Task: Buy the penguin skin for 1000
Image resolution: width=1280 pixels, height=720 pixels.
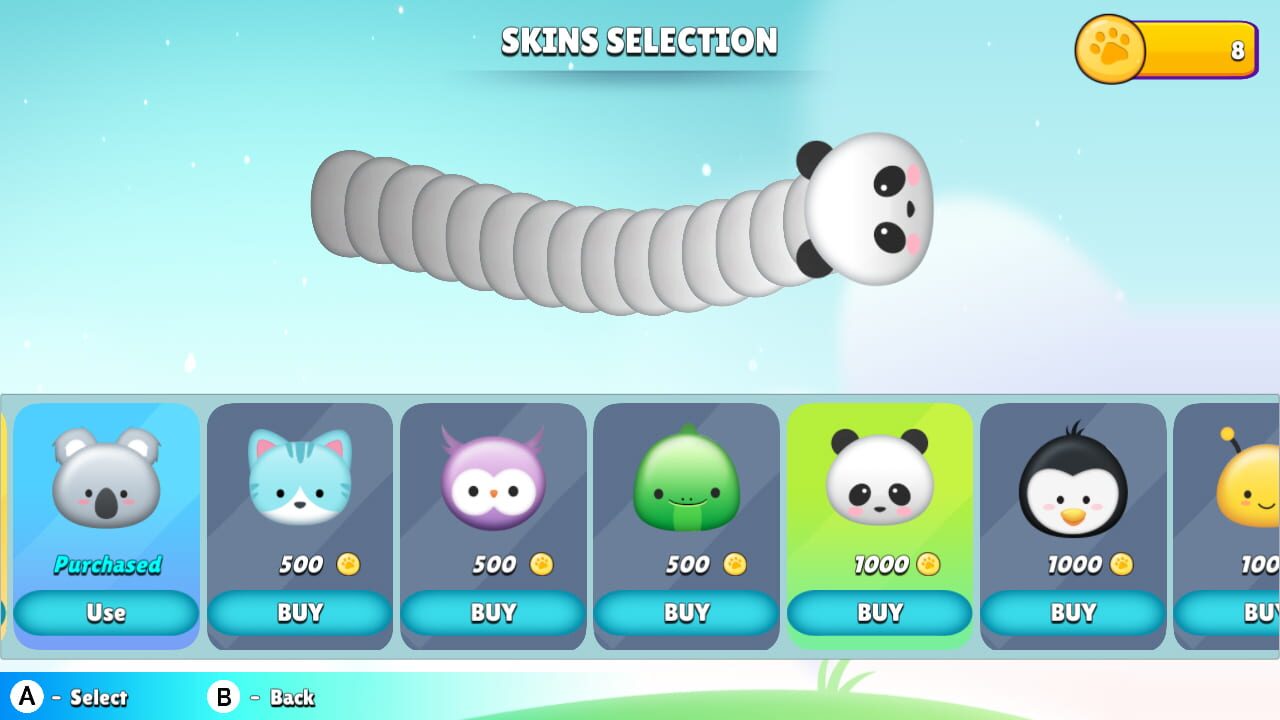Action: (x=1073, y=613)
